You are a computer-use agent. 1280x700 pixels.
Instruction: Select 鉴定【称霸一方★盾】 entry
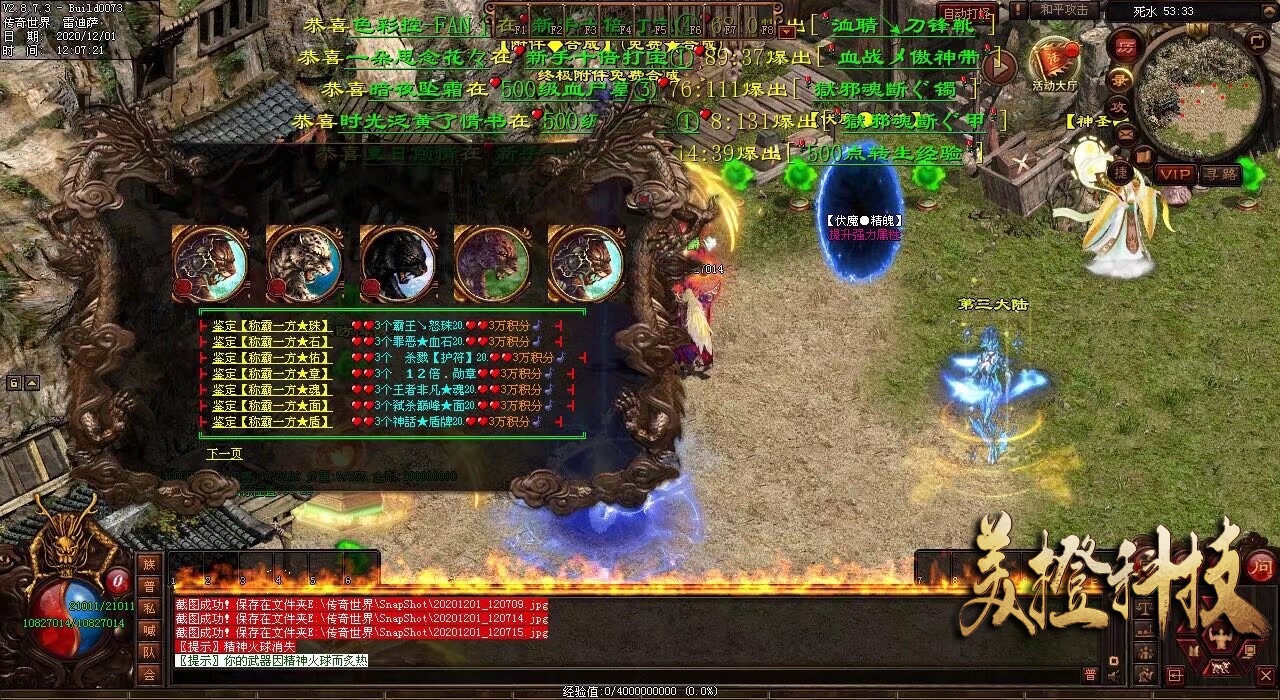click(271, 422)
